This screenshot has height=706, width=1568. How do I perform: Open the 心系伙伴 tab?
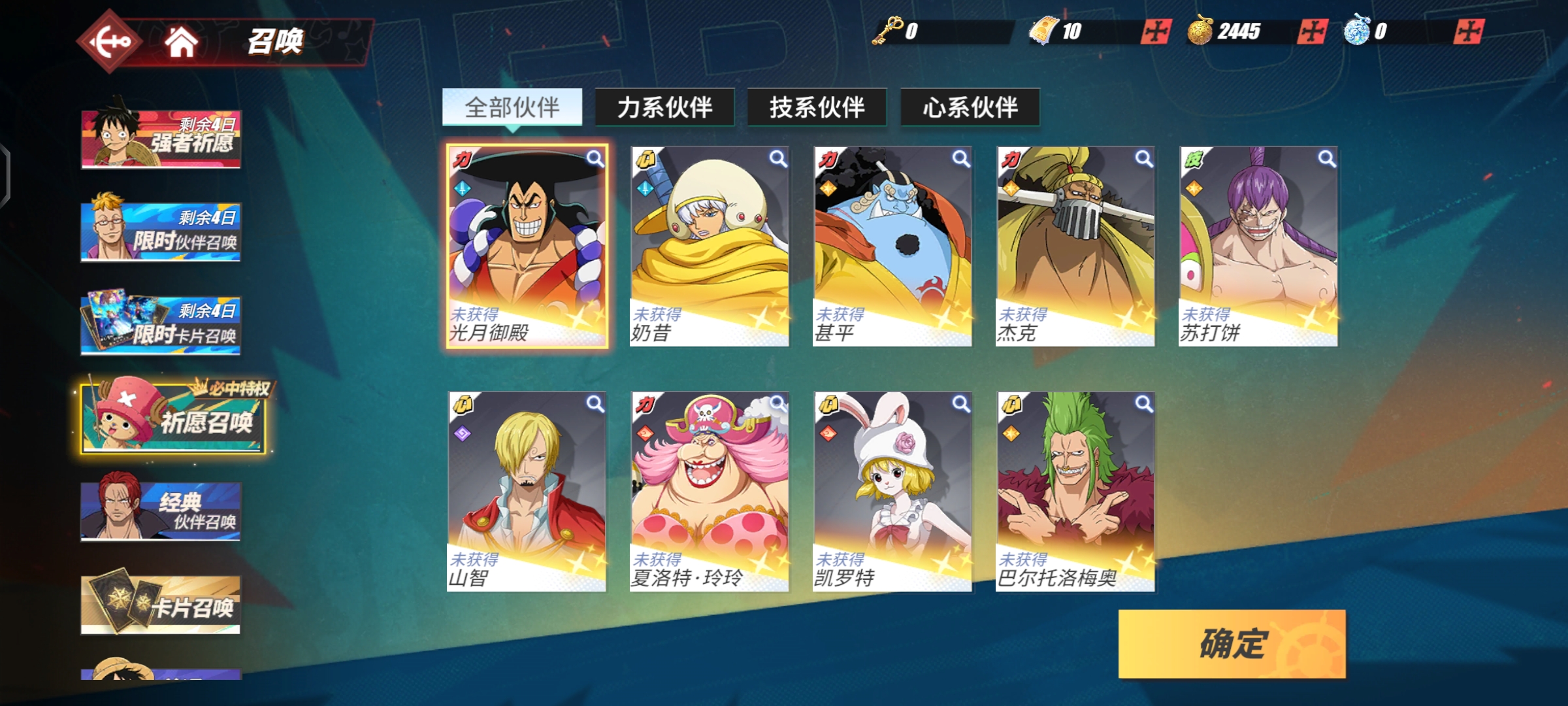click(970, 107)
